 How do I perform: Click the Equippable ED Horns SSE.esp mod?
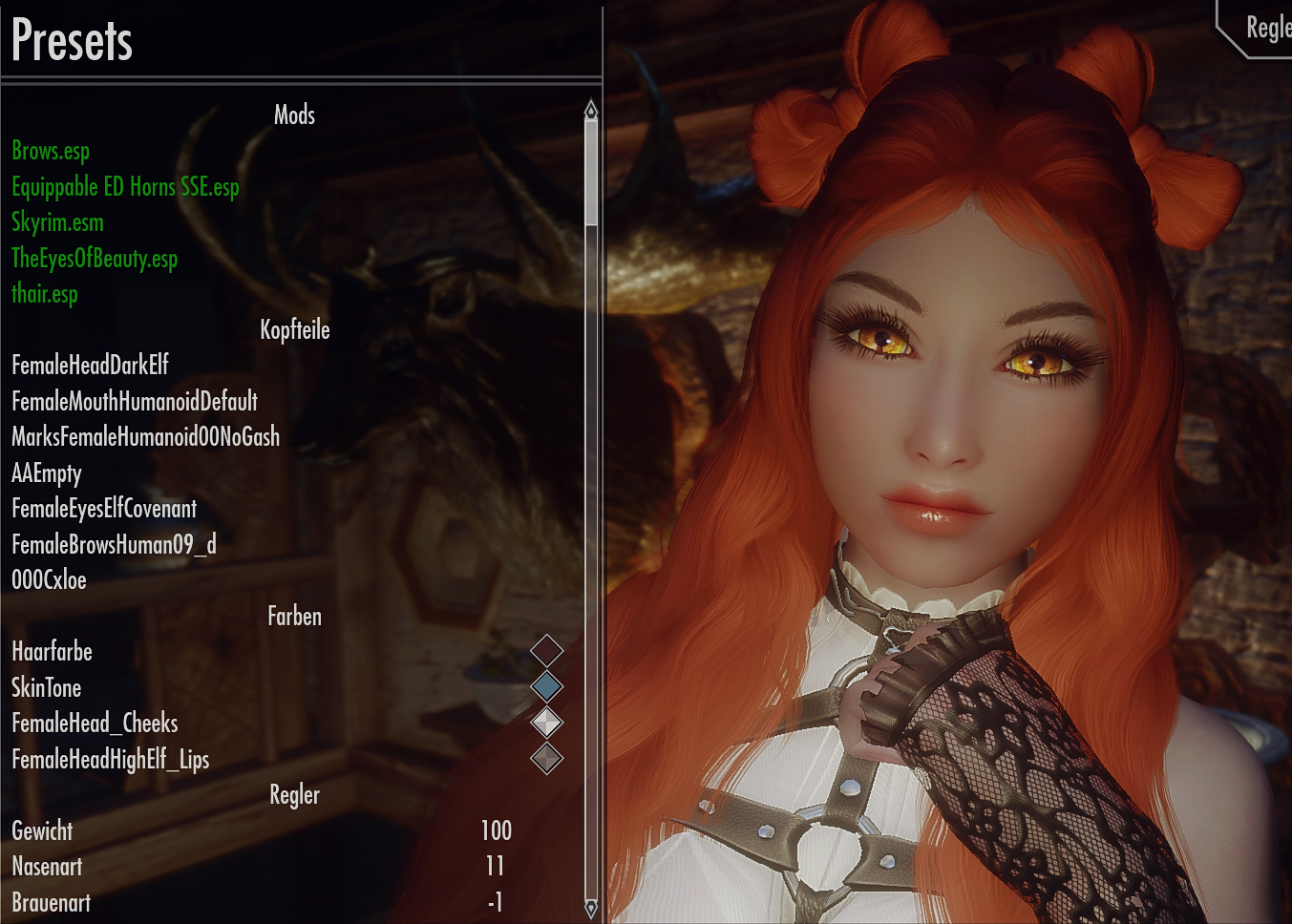pos(124,187)
